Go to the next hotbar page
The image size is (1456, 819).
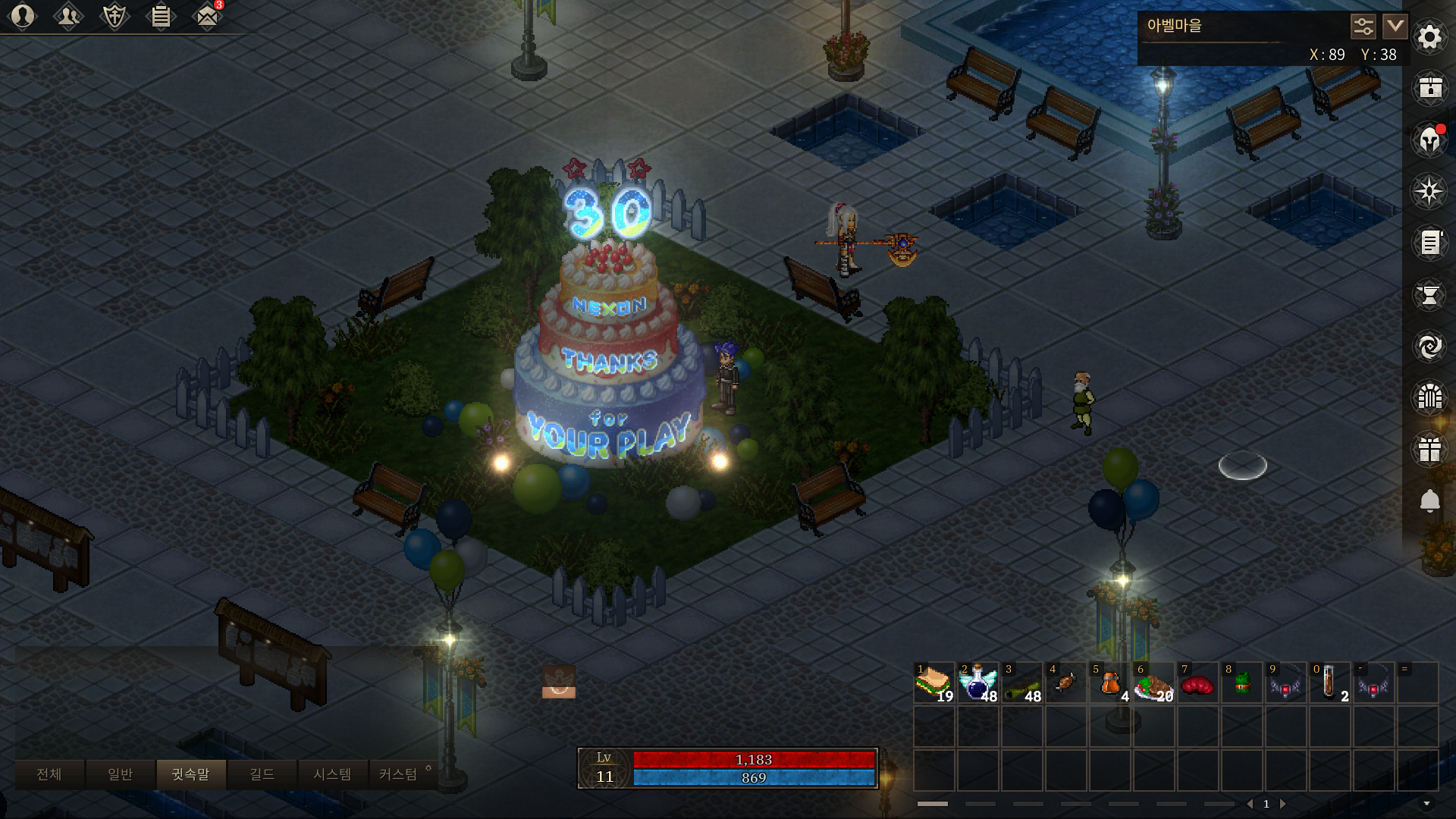coord(1283,804)
